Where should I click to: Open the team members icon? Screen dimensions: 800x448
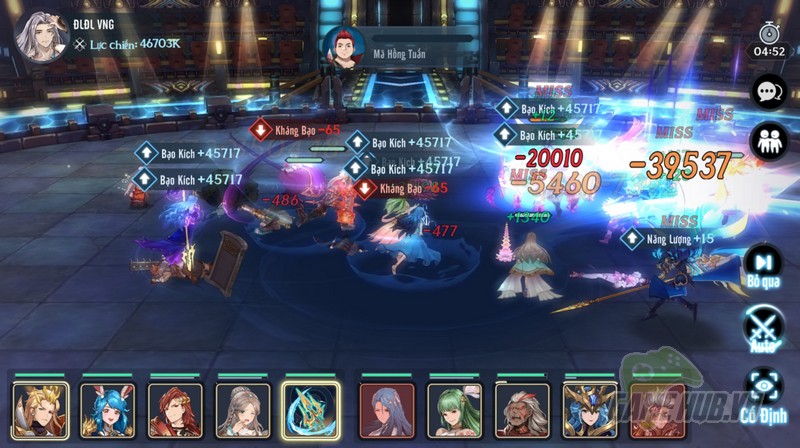(x=768, y=140)
